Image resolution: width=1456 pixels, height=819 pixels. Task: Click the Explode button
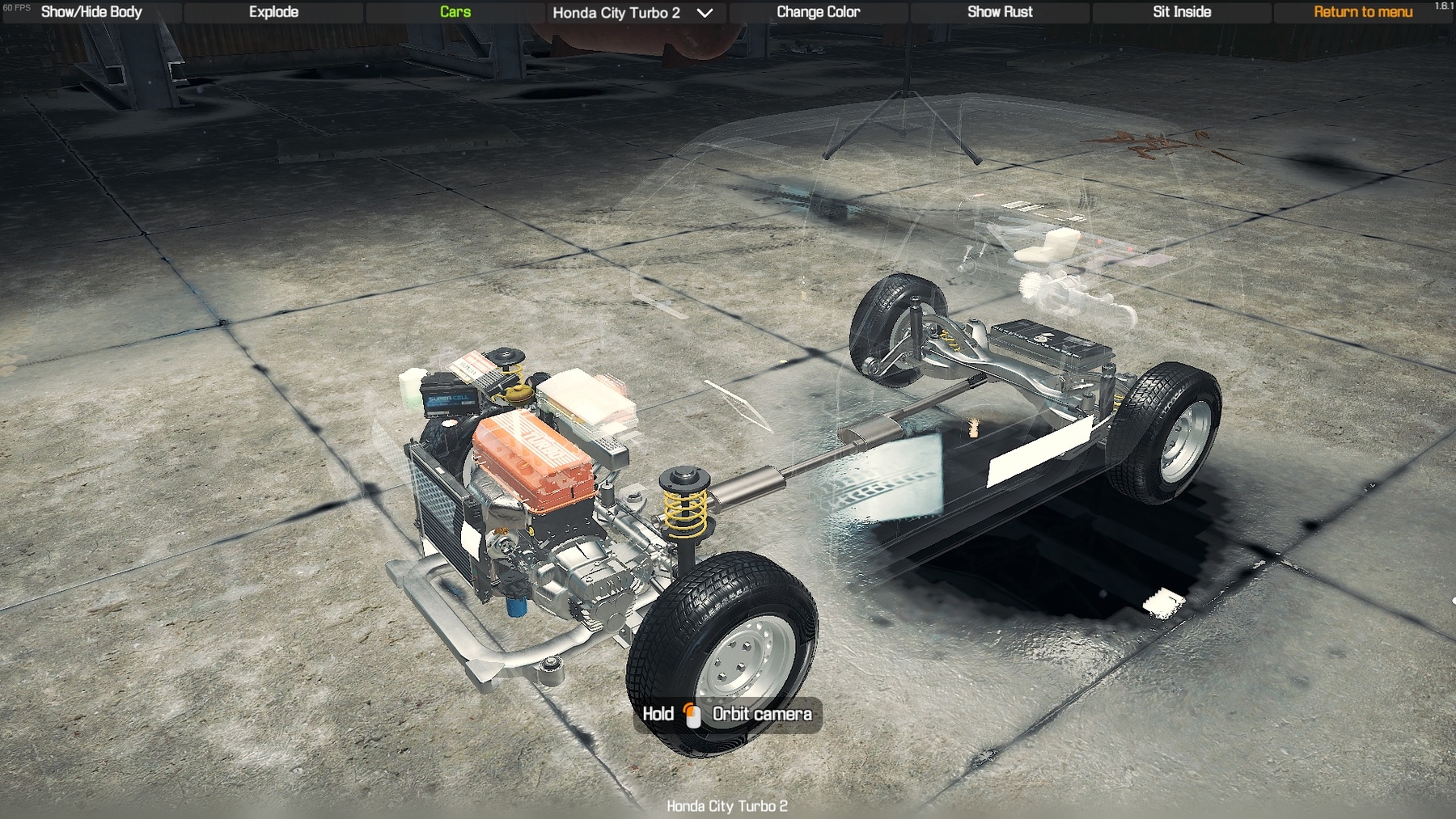coord(273,12)
